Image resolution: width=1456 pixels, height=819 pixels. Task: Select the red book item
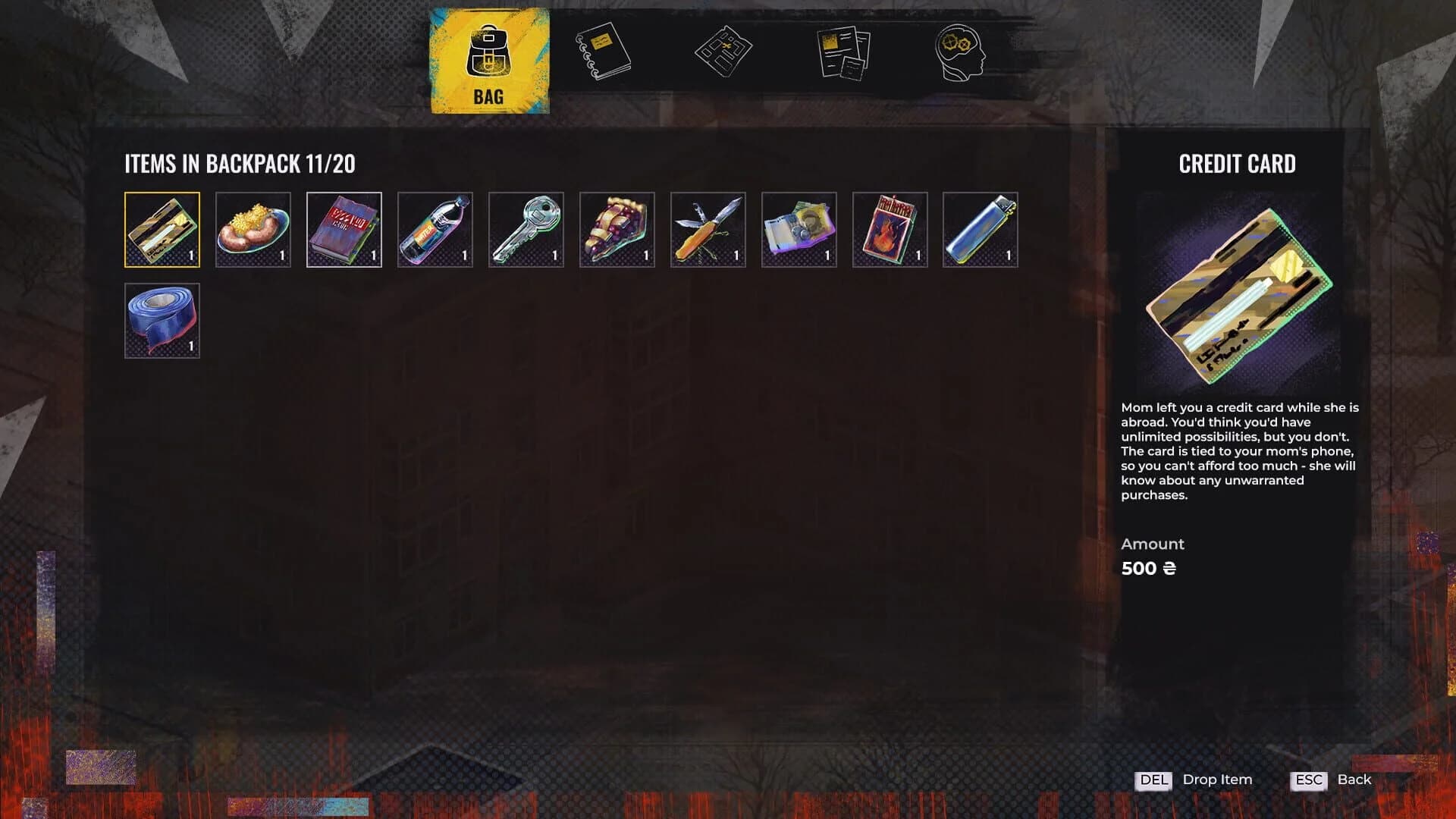pos(344,230)
